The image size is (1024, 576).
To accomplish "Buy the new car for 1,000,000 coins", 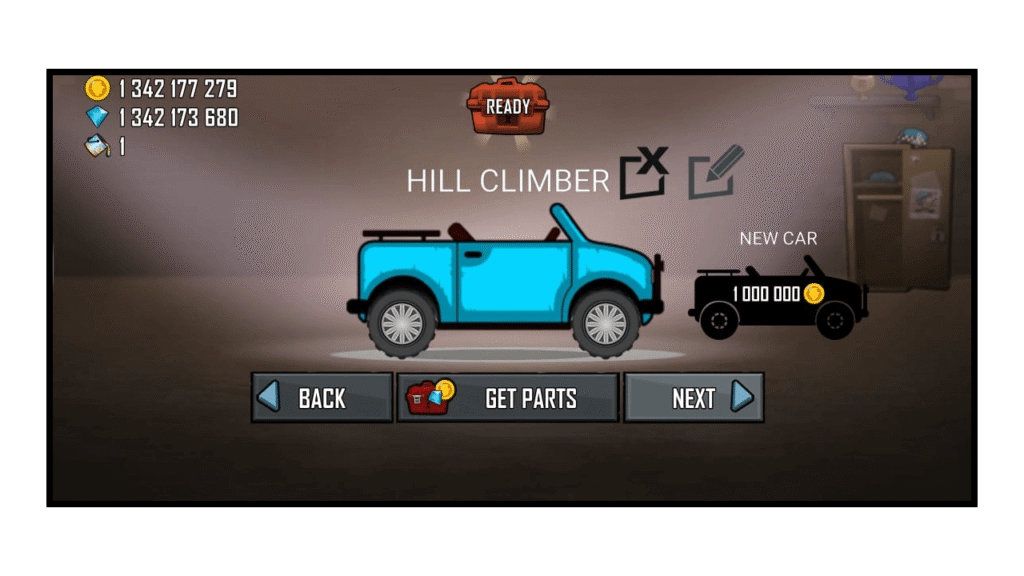I will [778, 294].
